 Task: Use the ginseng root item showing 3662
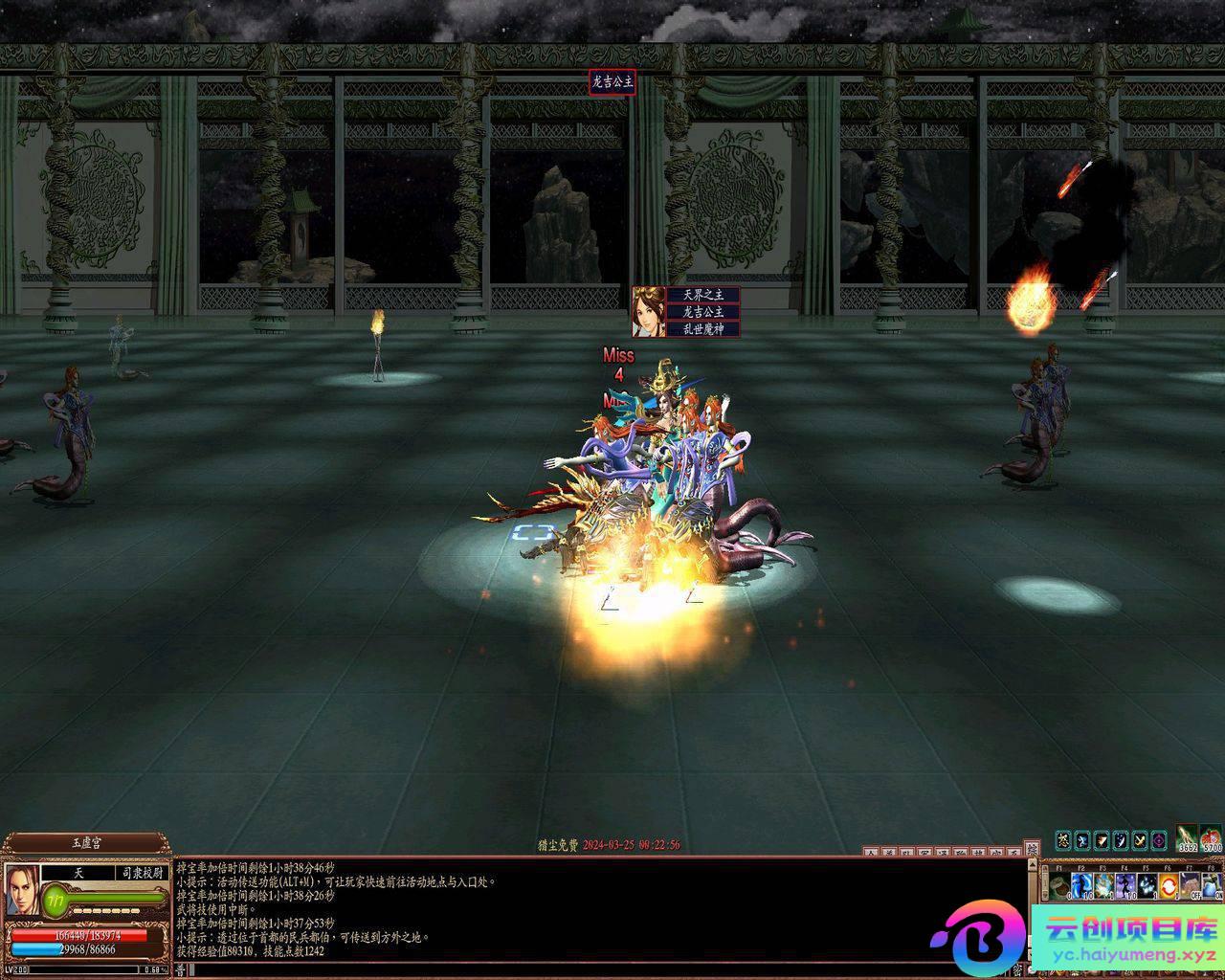pyautogui.click(x=1188, y=838)
